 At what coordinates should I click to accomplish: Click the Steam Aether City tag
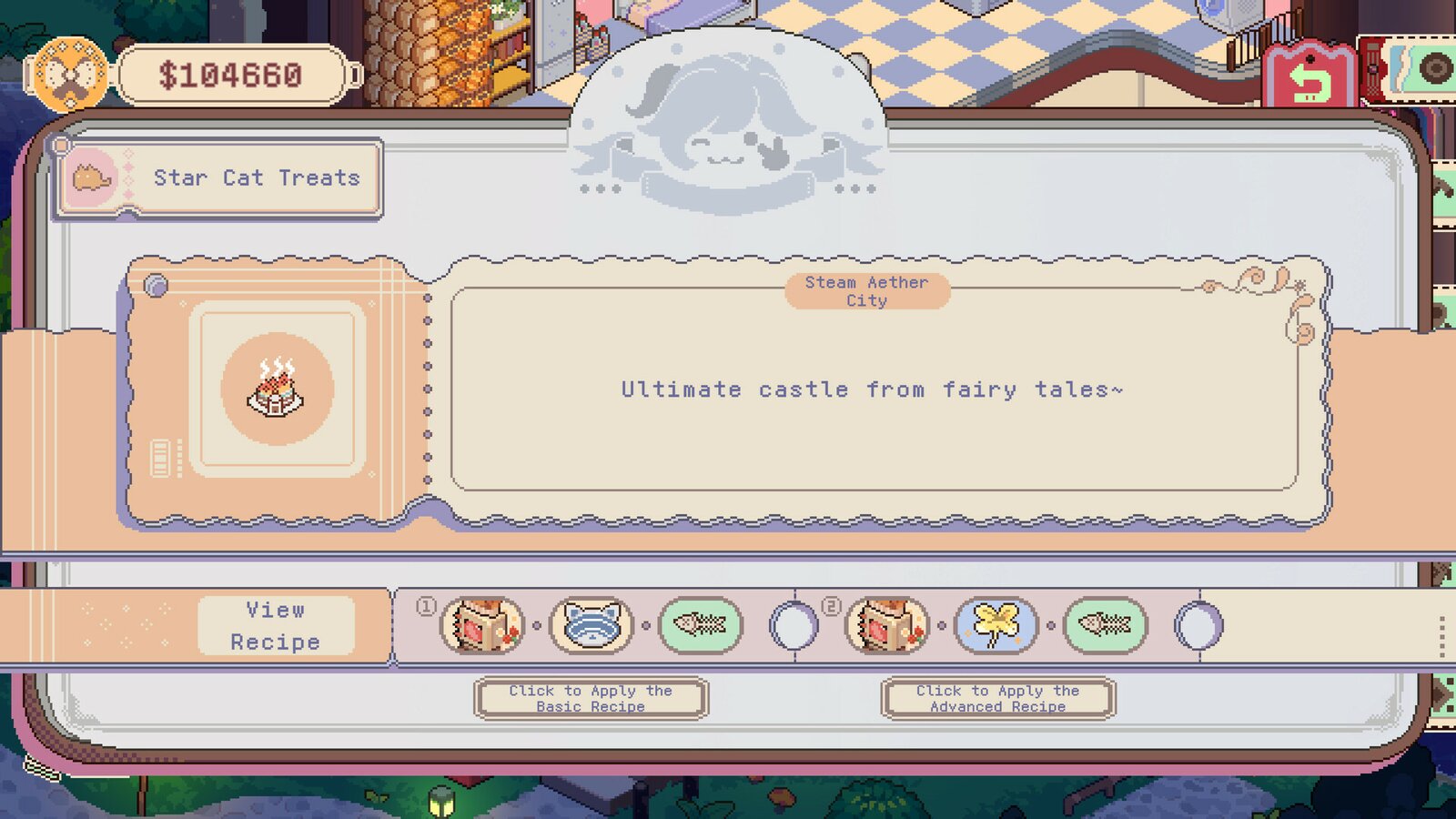coord(865,293)
